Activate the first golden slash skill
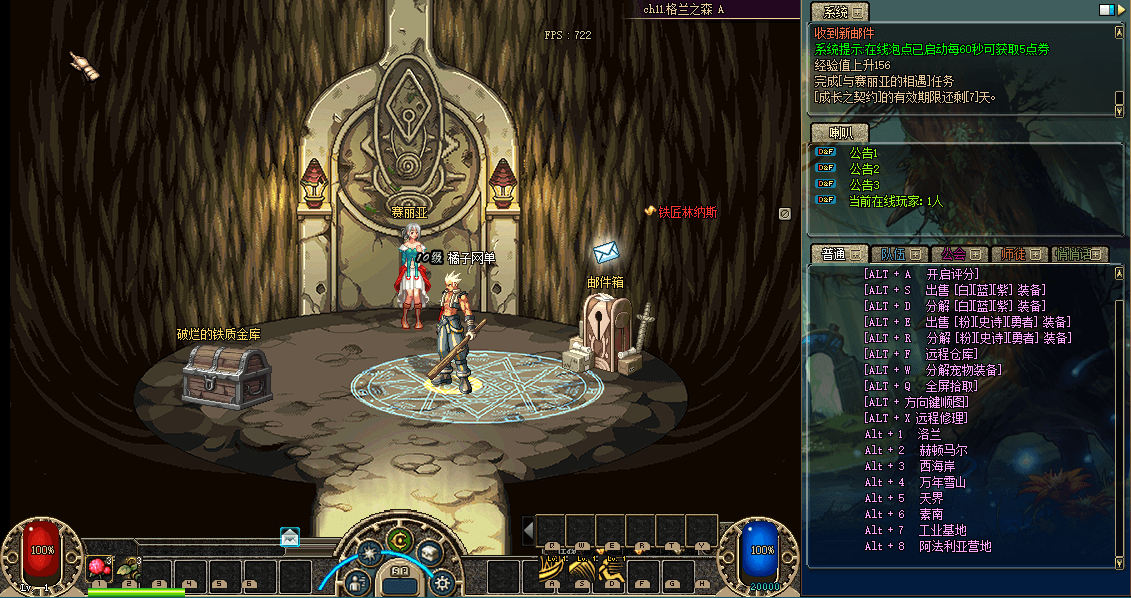1131x598 pixels. coord(551,569)
